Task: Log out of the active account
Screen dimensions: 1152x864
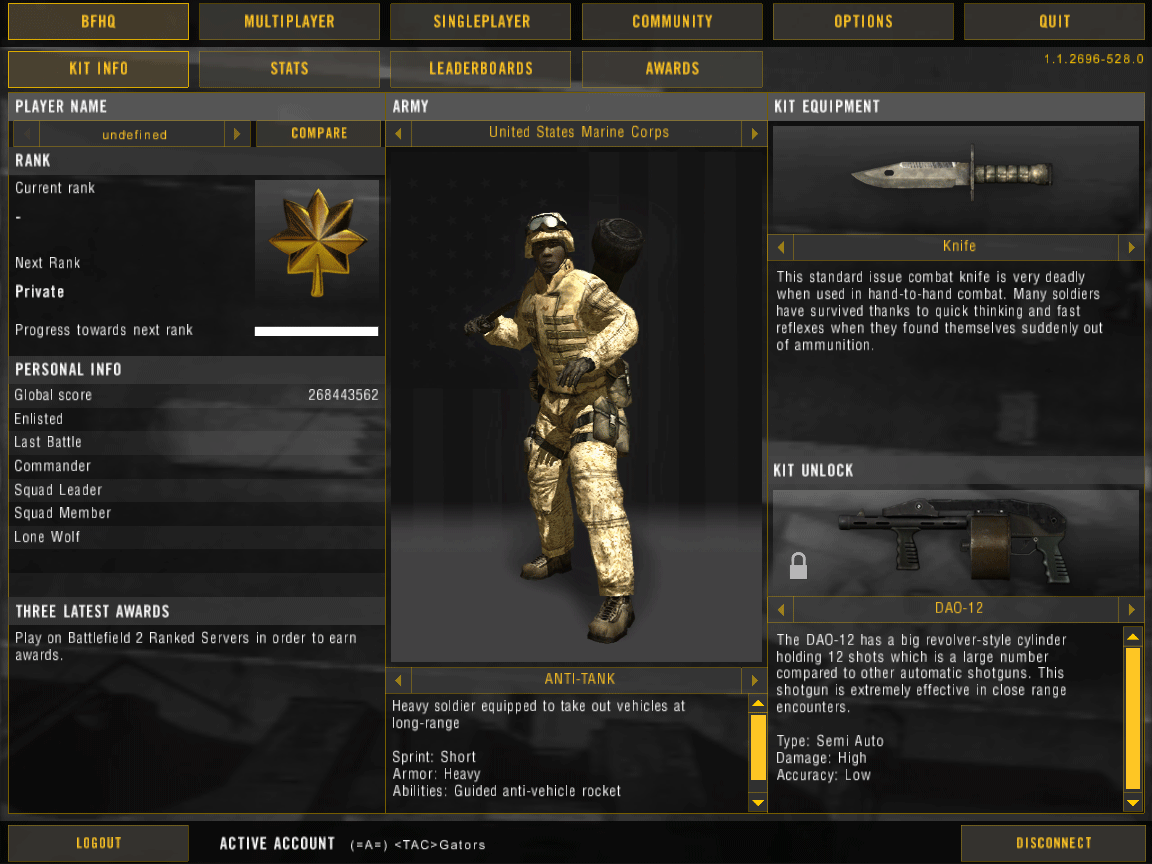Action: (98, 843)
